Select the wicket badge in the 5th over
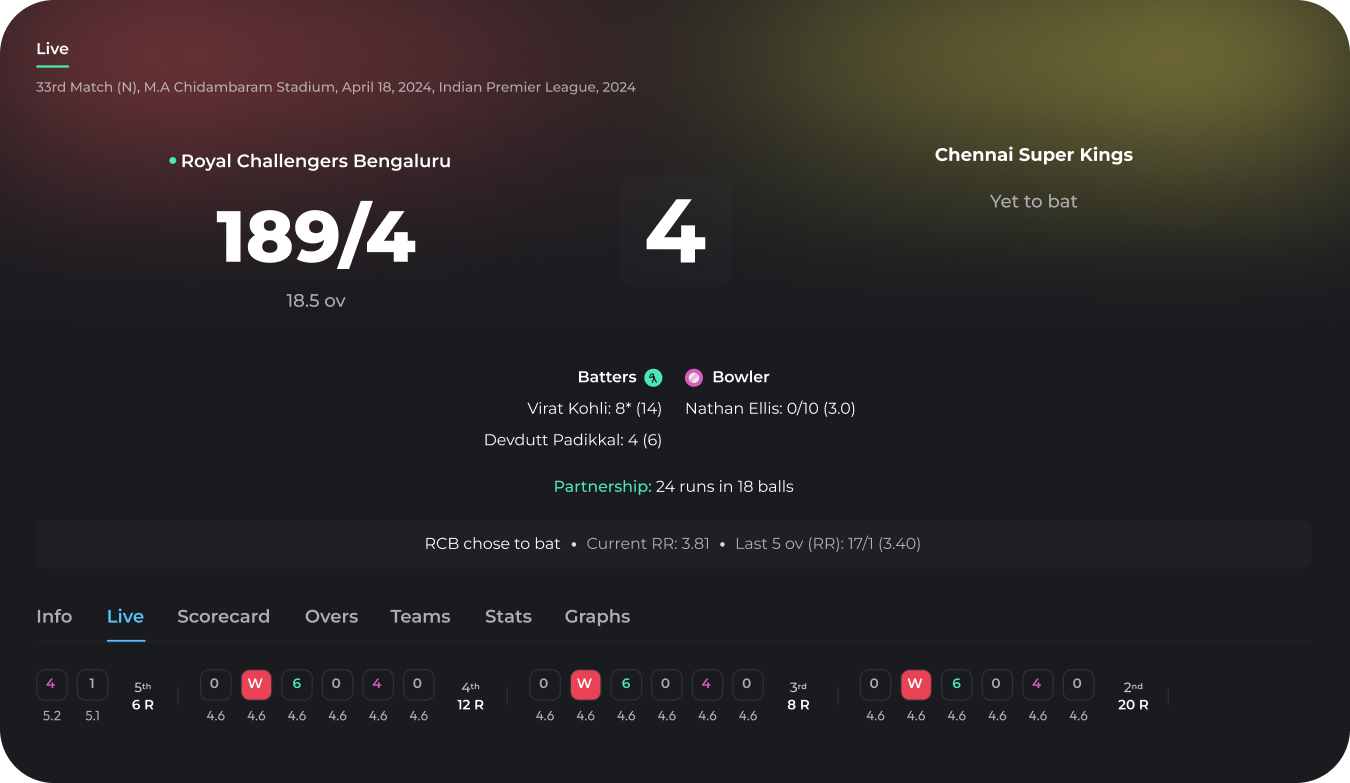The image size is (1350, 783). (x=256, y=684)
